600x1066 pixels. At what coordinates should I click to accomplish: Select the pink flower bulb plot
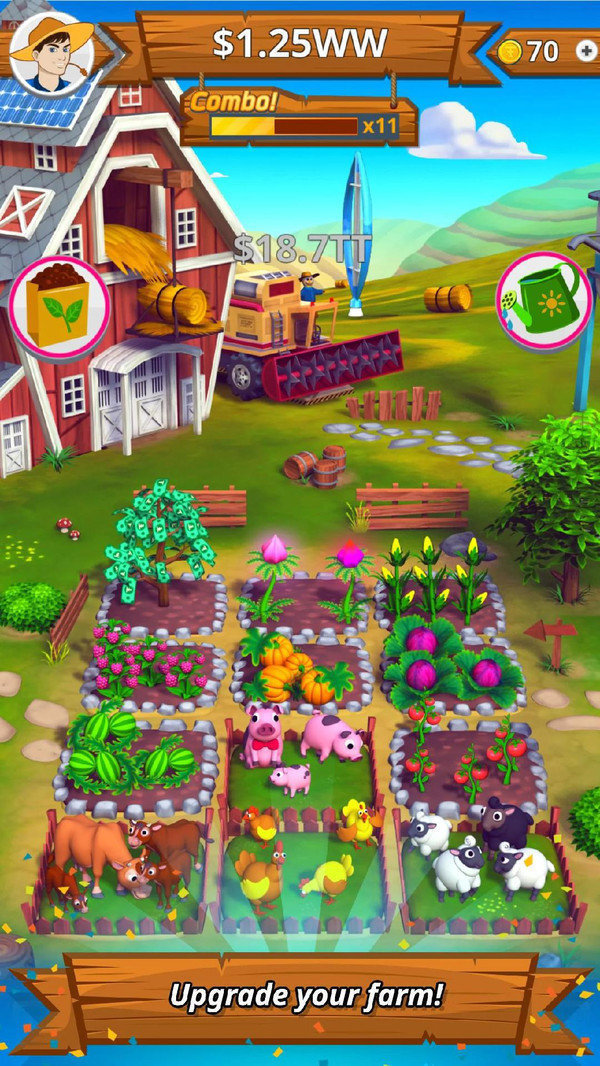[305, 590]
